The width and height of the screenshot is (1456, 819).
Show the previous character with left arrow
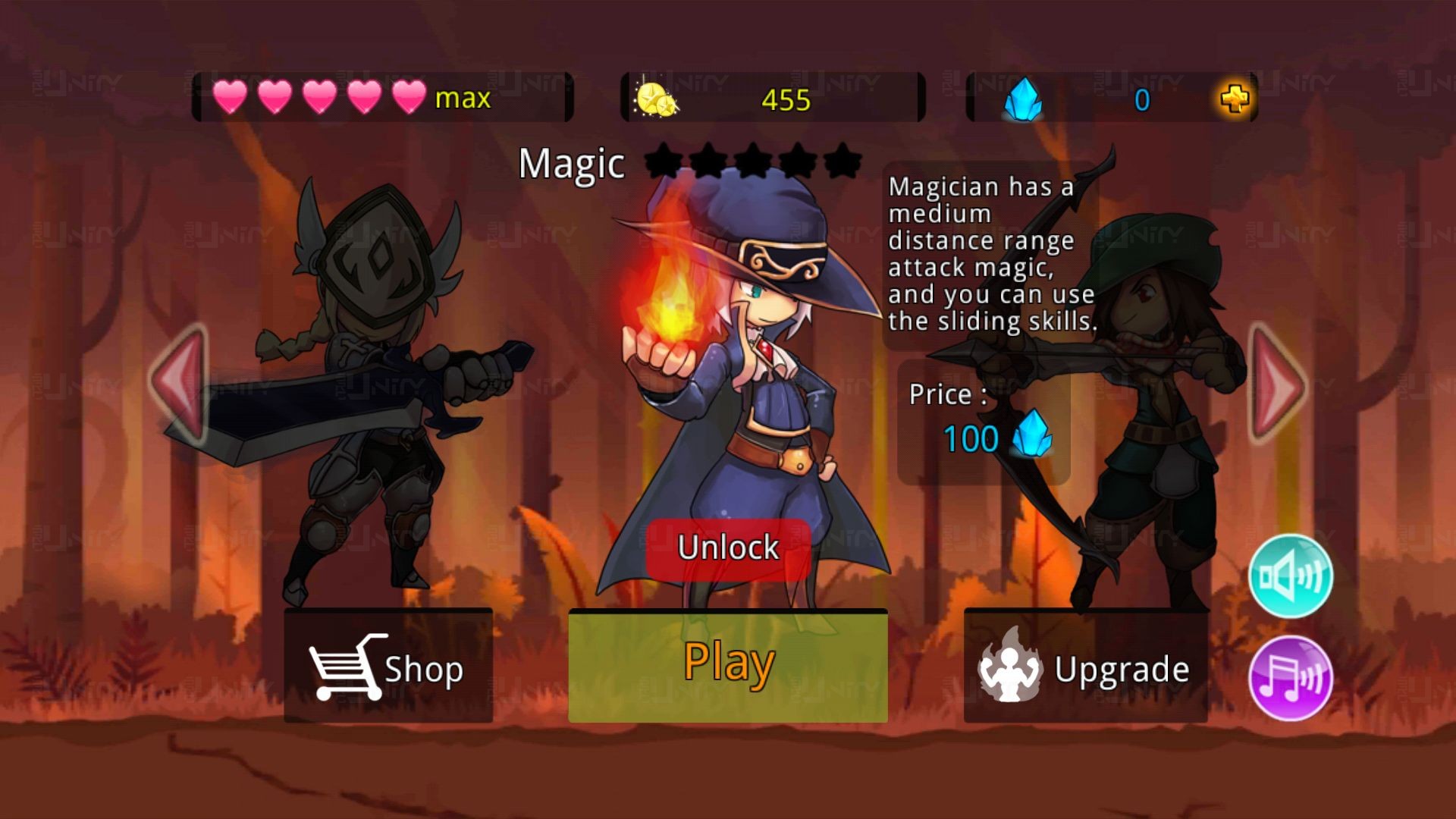pos(180,383)
